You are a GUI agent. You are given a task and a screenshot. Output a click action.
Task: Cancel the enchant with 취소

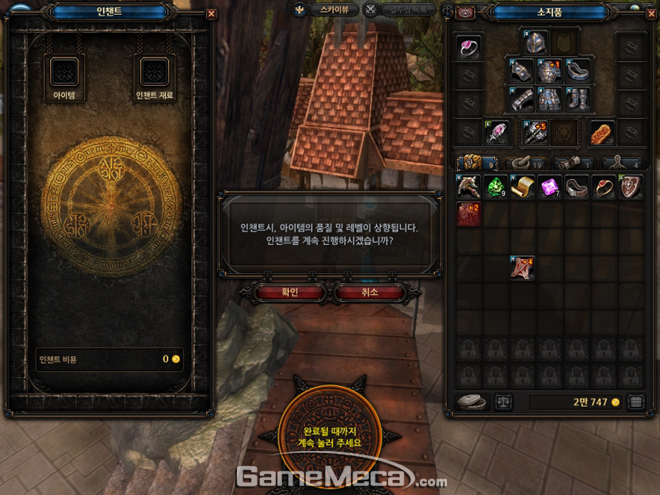coord(371,292)
